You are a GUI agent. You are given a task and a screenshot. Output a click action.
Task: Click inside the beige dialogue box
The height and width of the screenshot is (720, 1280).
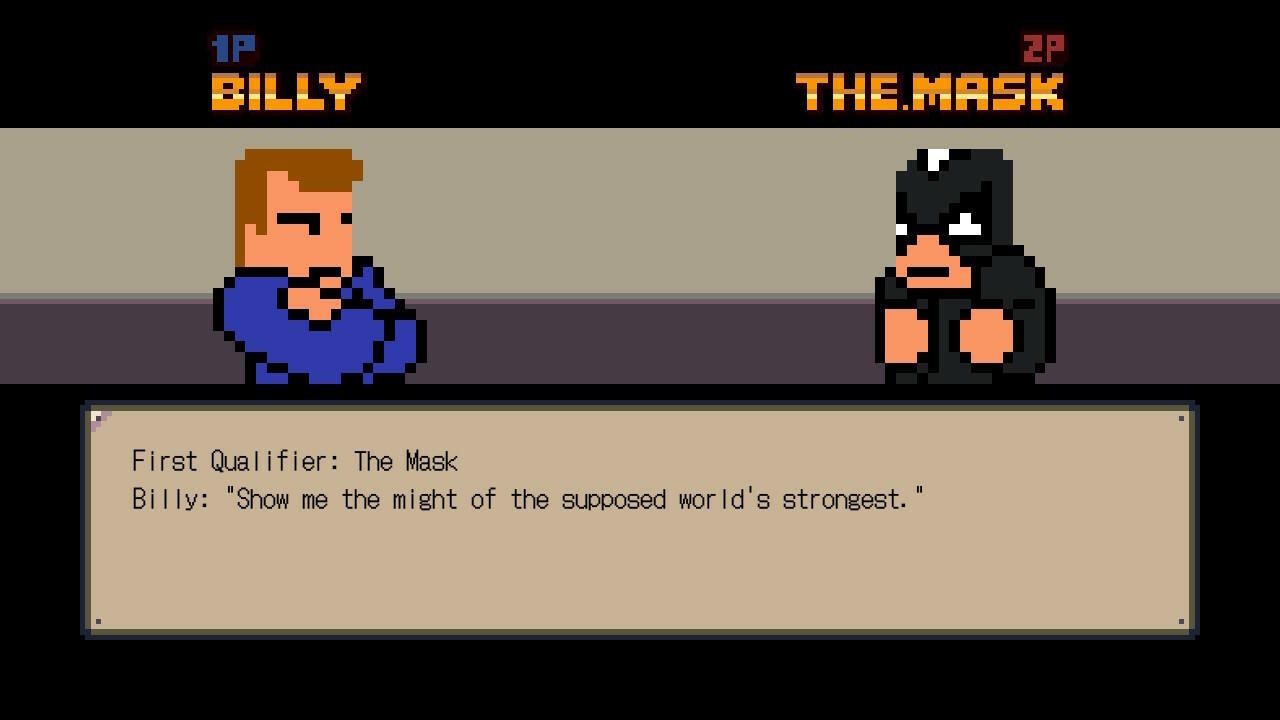click(x=640, y=570)
